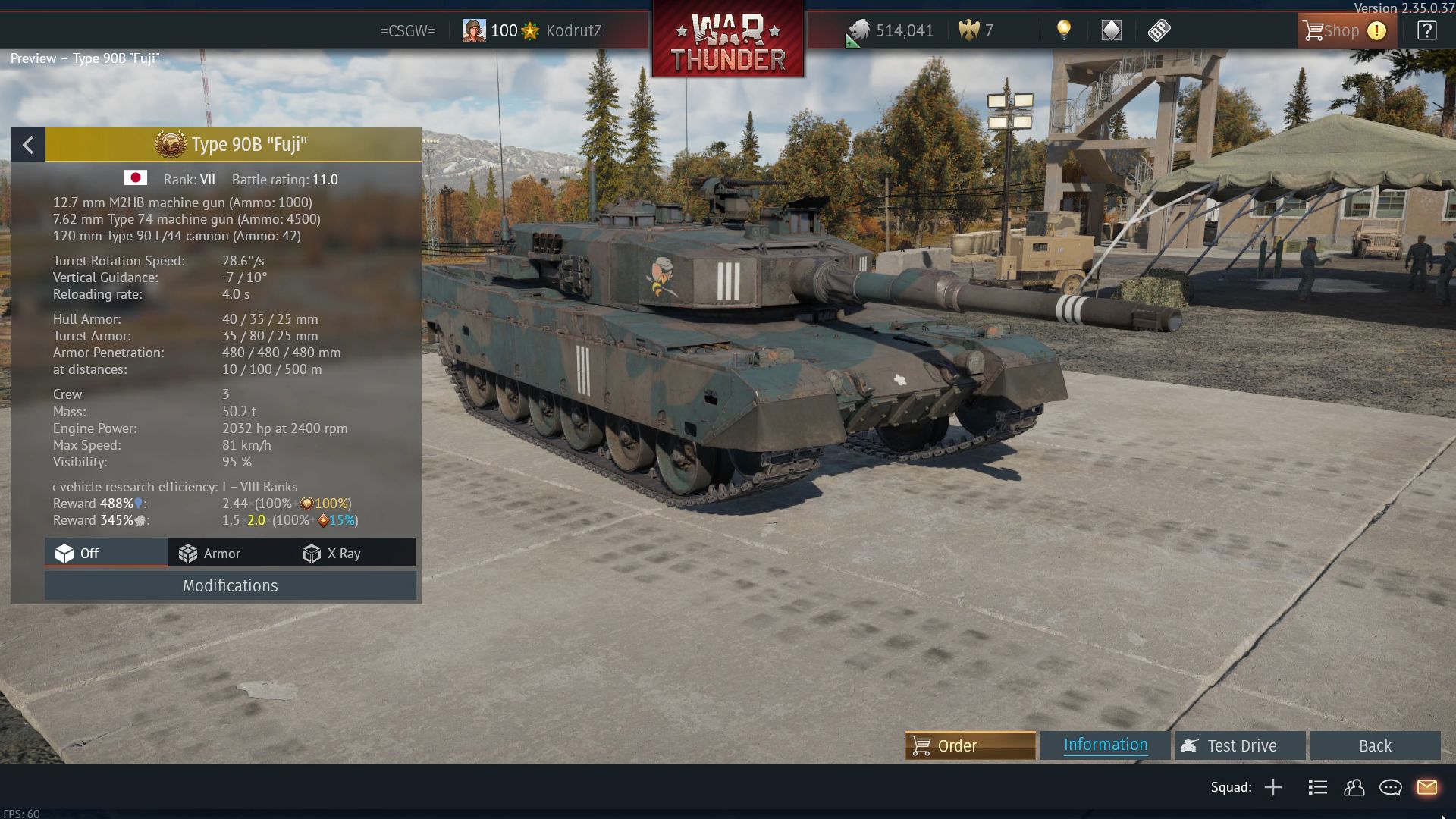This screenshot has width=1456, height=819.
Task: Click the diamond-shaped icon in top bar
Action: click(x=1111, y=30)
